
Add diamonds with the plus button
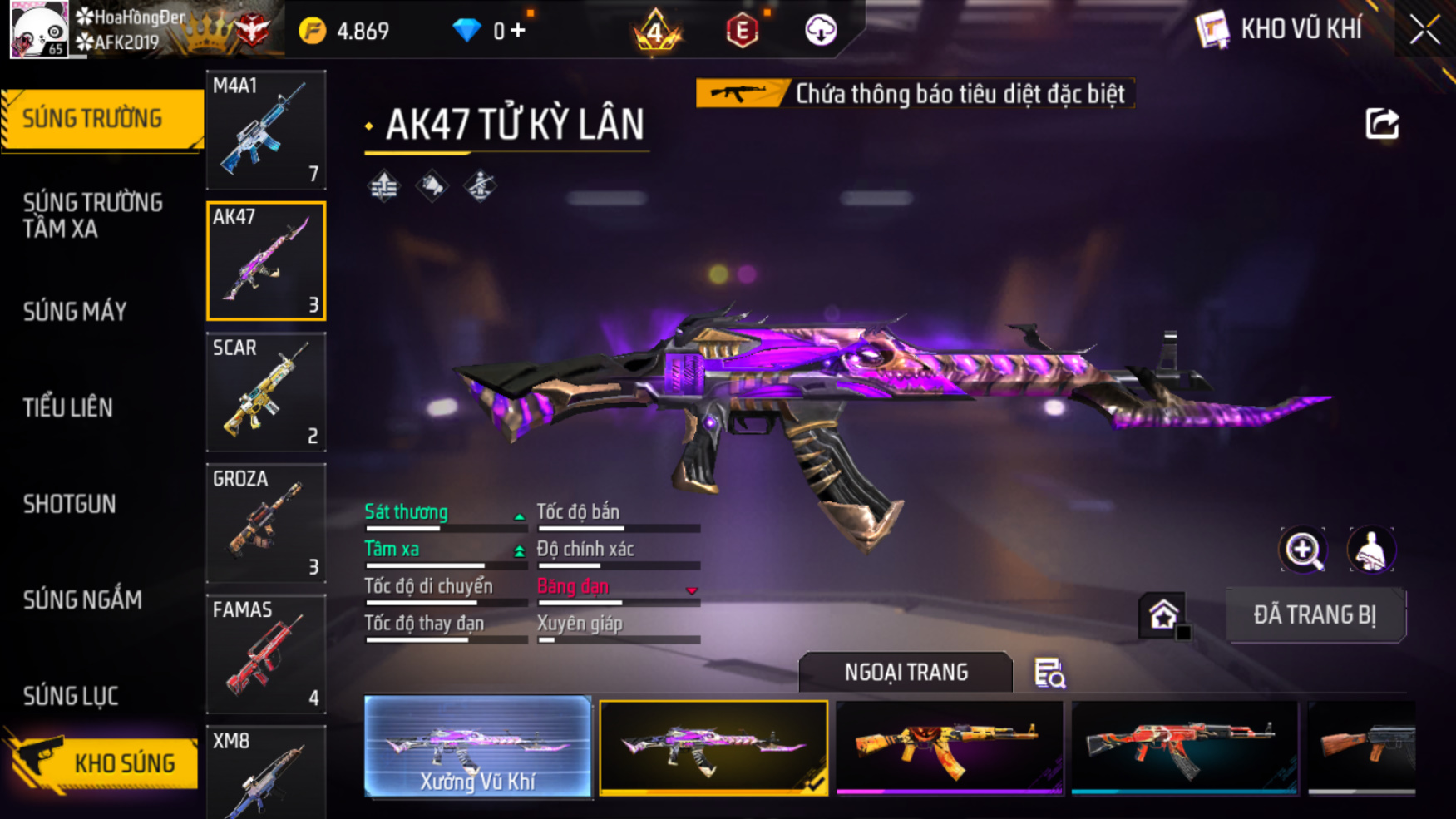519,31
